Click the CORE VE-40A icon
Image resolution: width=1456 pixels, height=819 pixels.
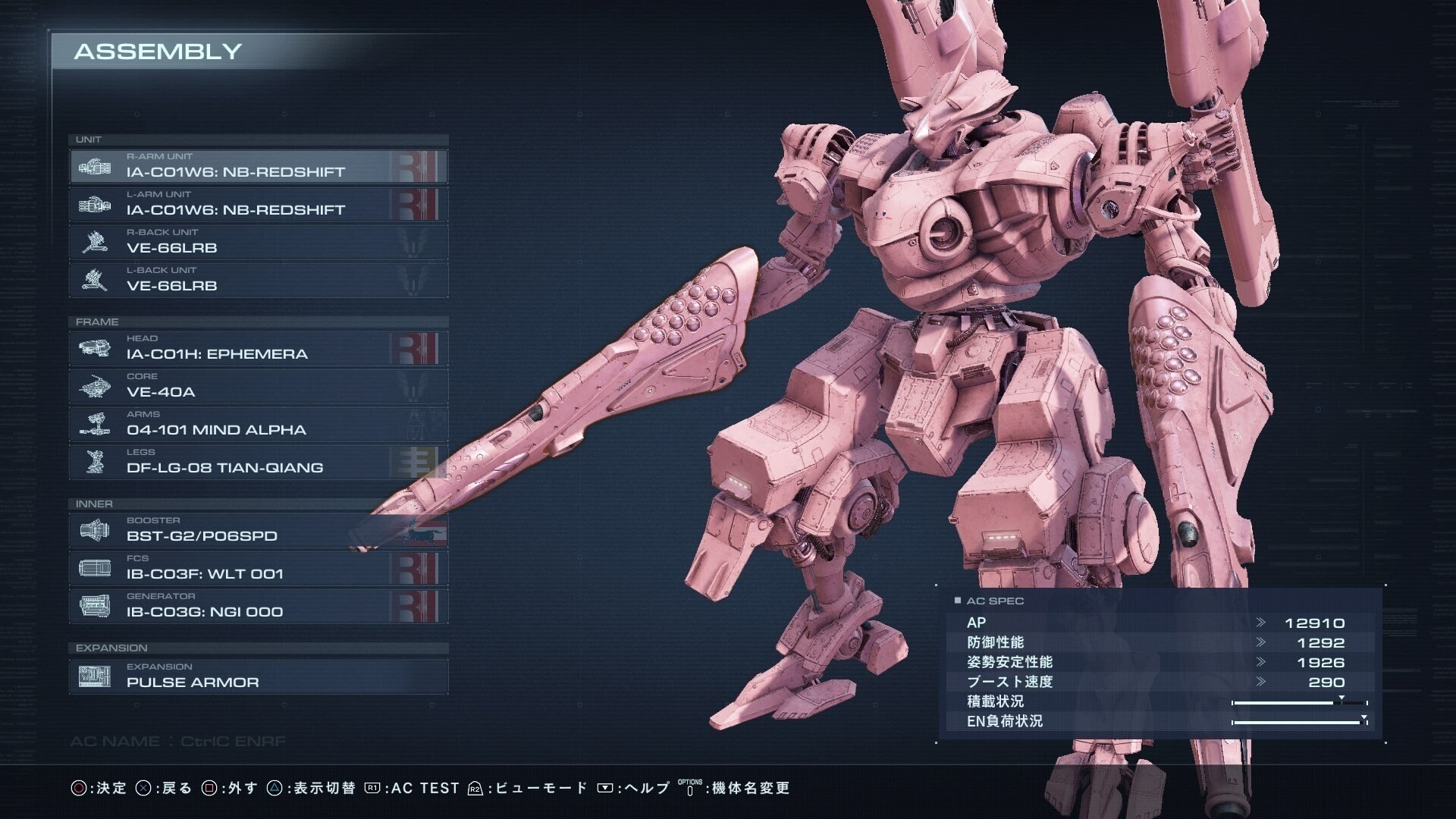coord(95,385)
